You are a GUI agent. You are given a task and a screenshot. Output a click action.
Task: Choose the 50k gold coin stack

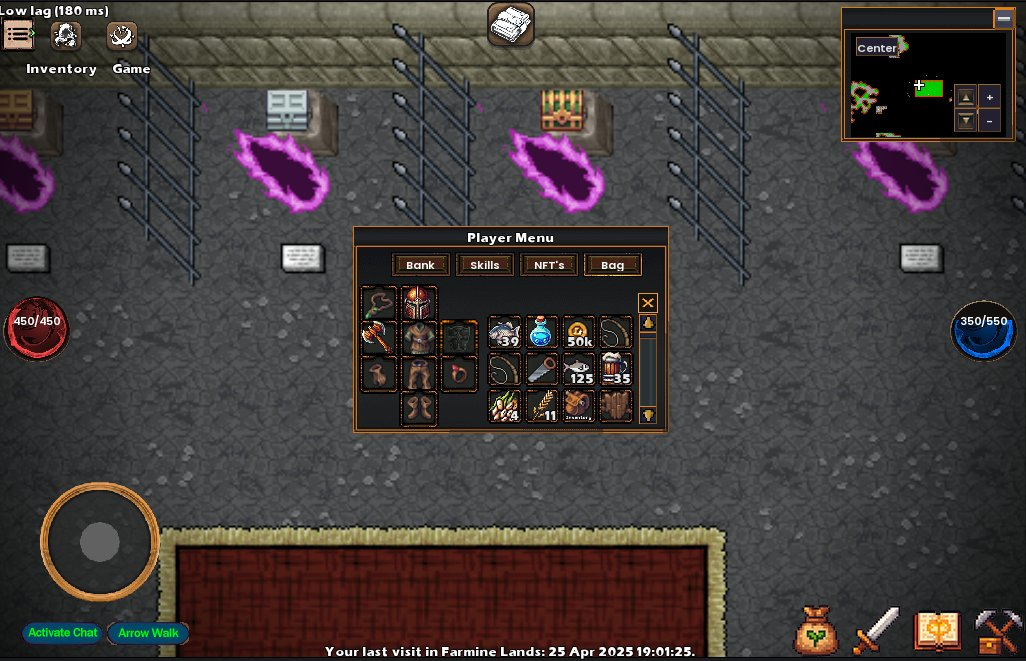point(579,333)
